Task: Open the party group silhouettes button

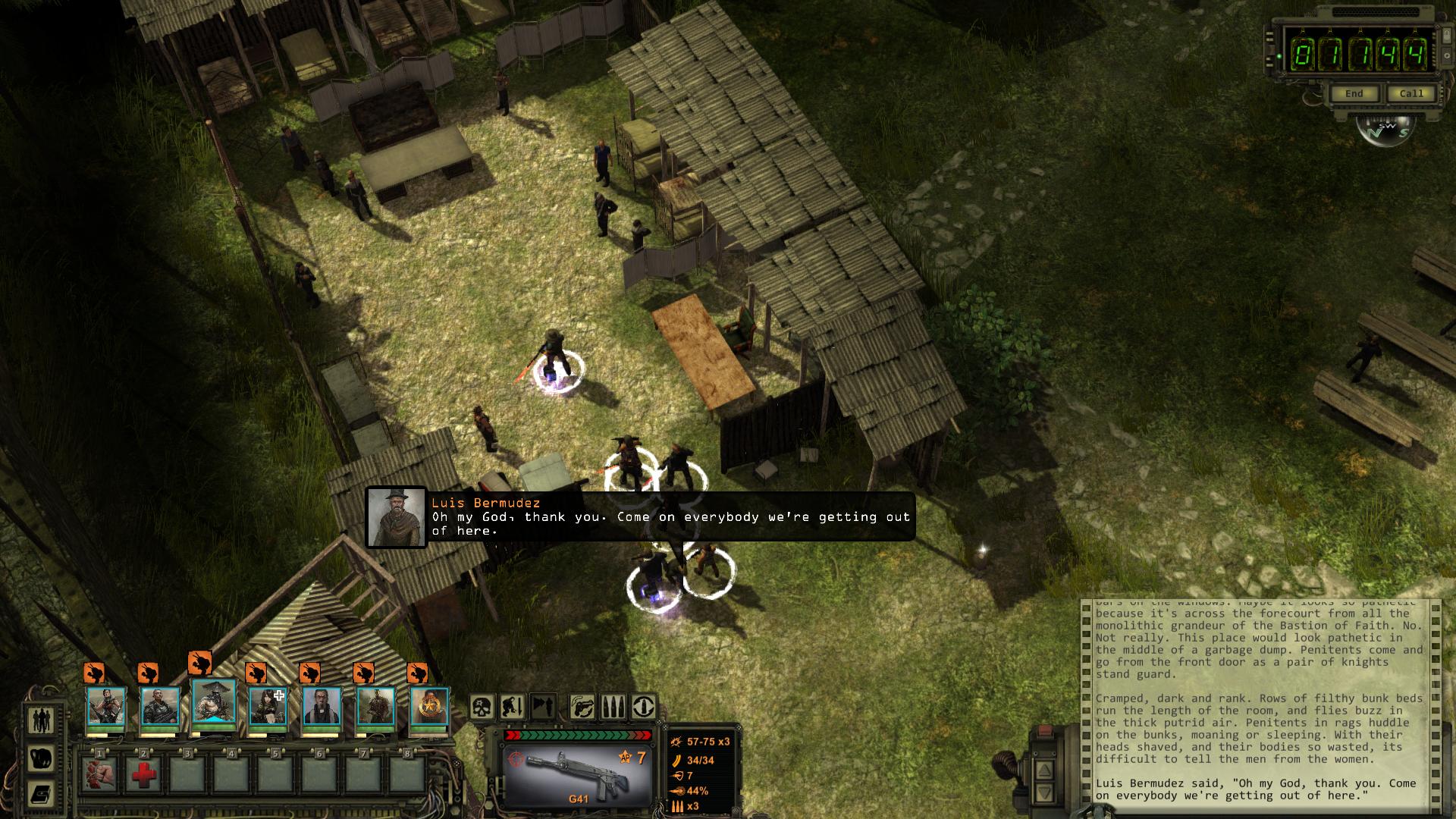Action: (x=41, y=720)
